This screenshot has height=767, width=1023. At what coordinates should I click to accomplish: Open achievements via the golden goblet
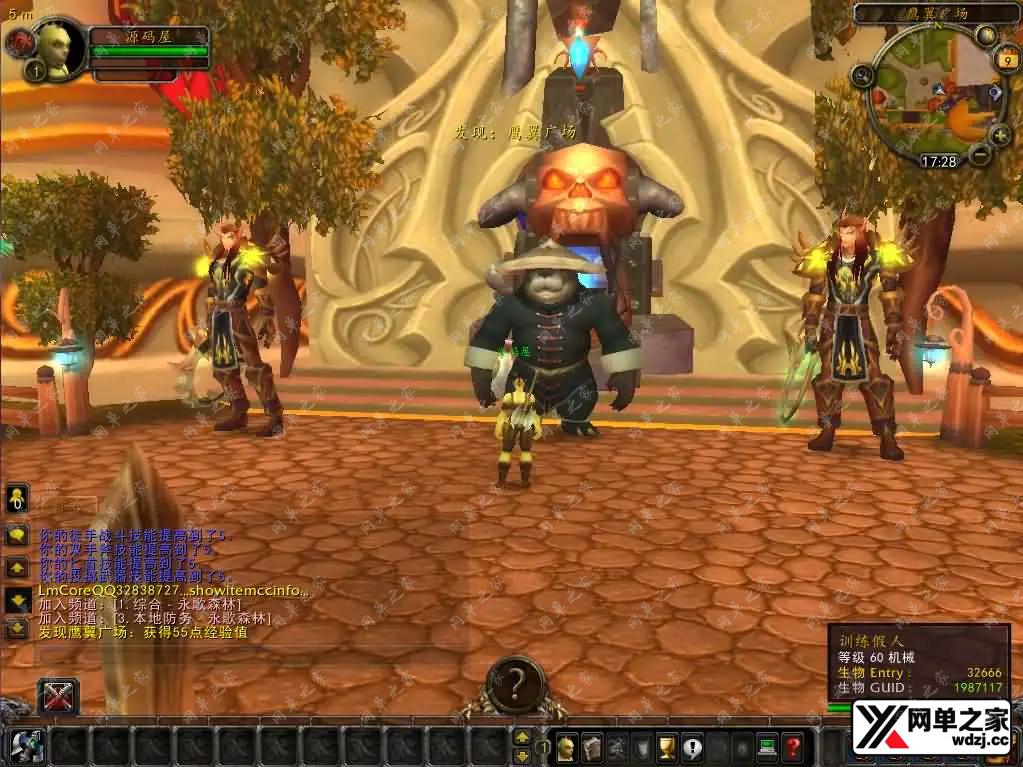click(667, 746)
